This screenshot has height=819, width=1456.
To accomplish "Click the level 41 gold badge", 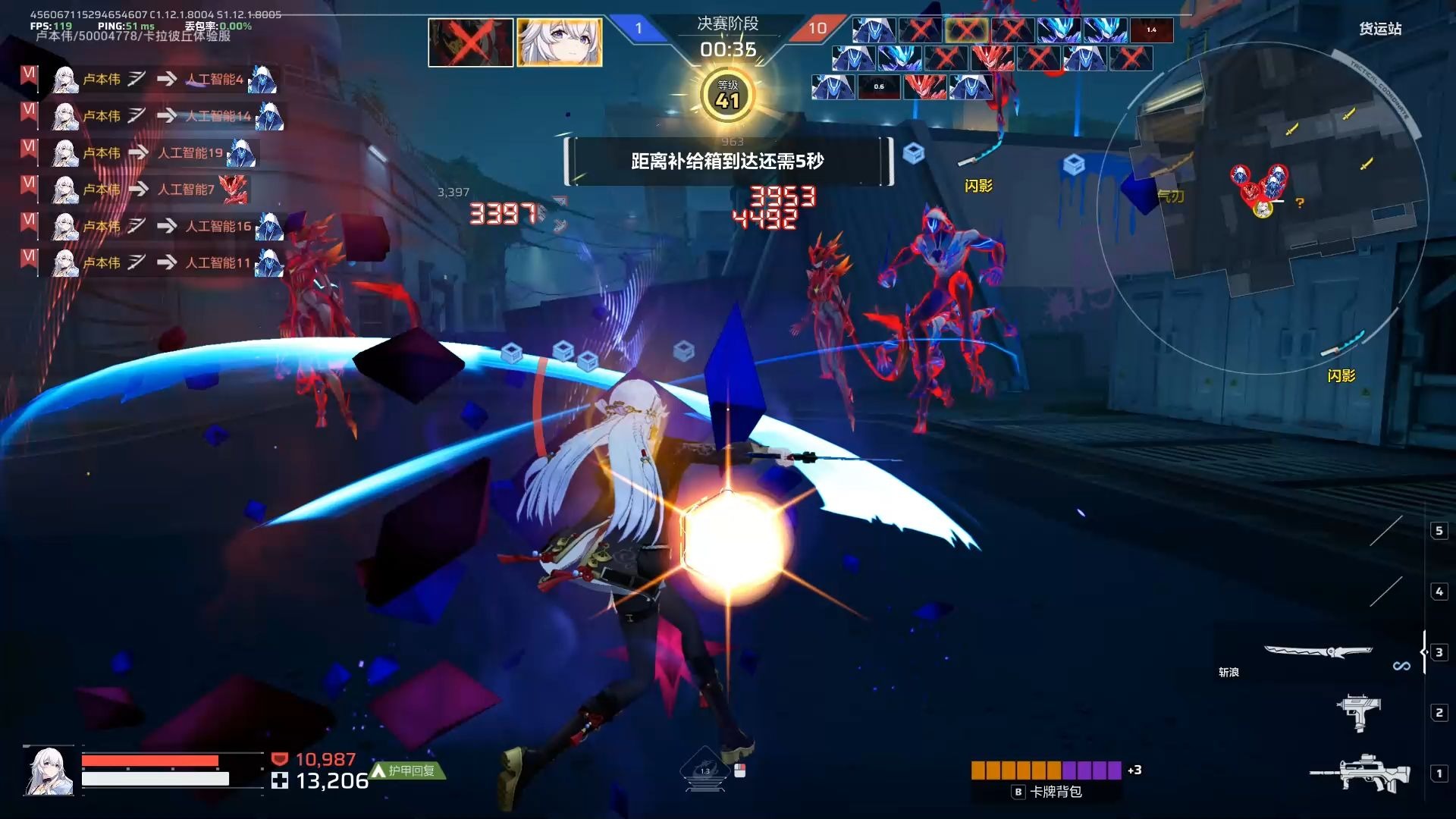I will click(727, 96).
